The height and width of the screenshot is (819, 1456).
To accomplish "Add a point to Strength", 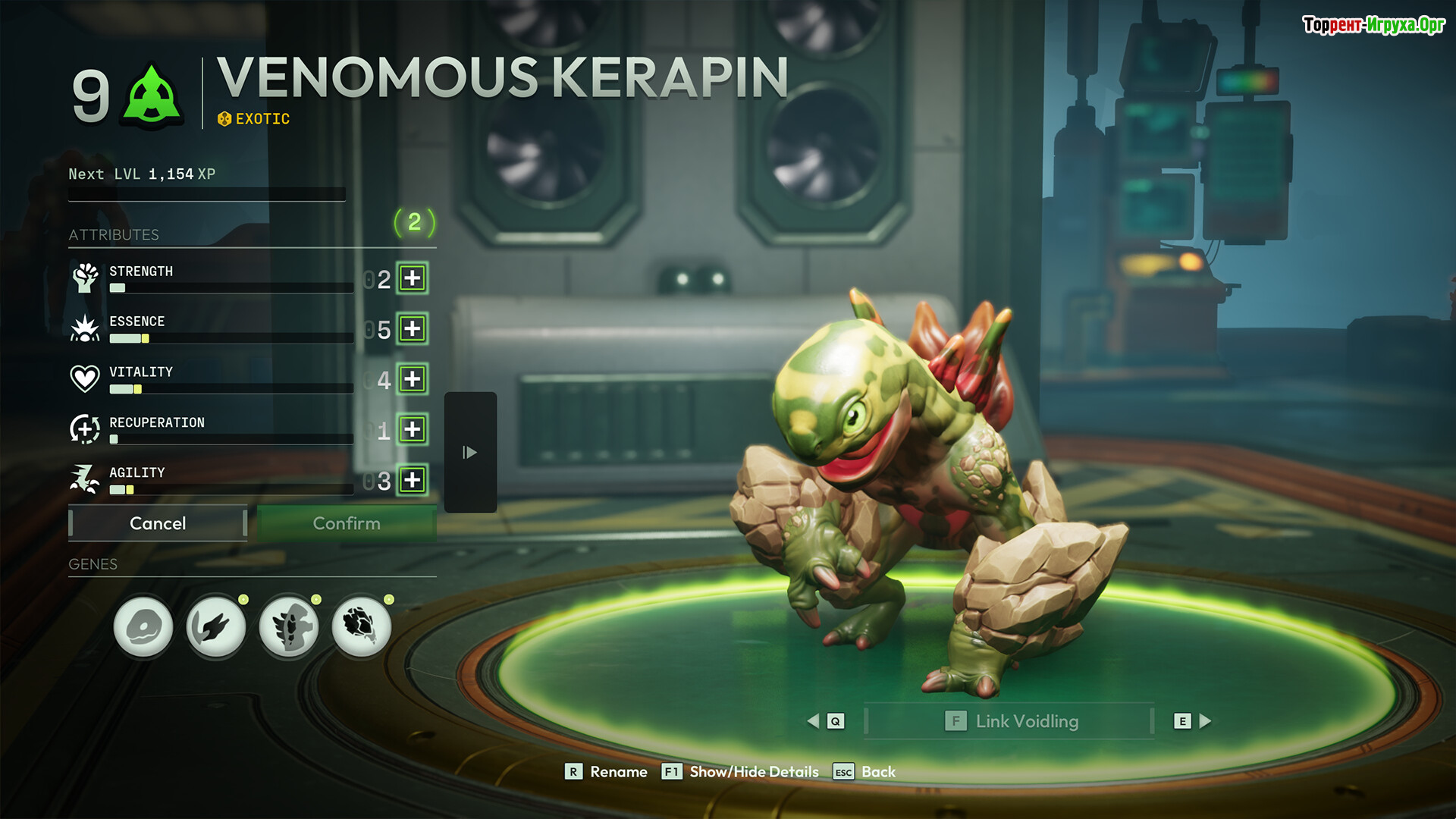I will click(413, 278).
